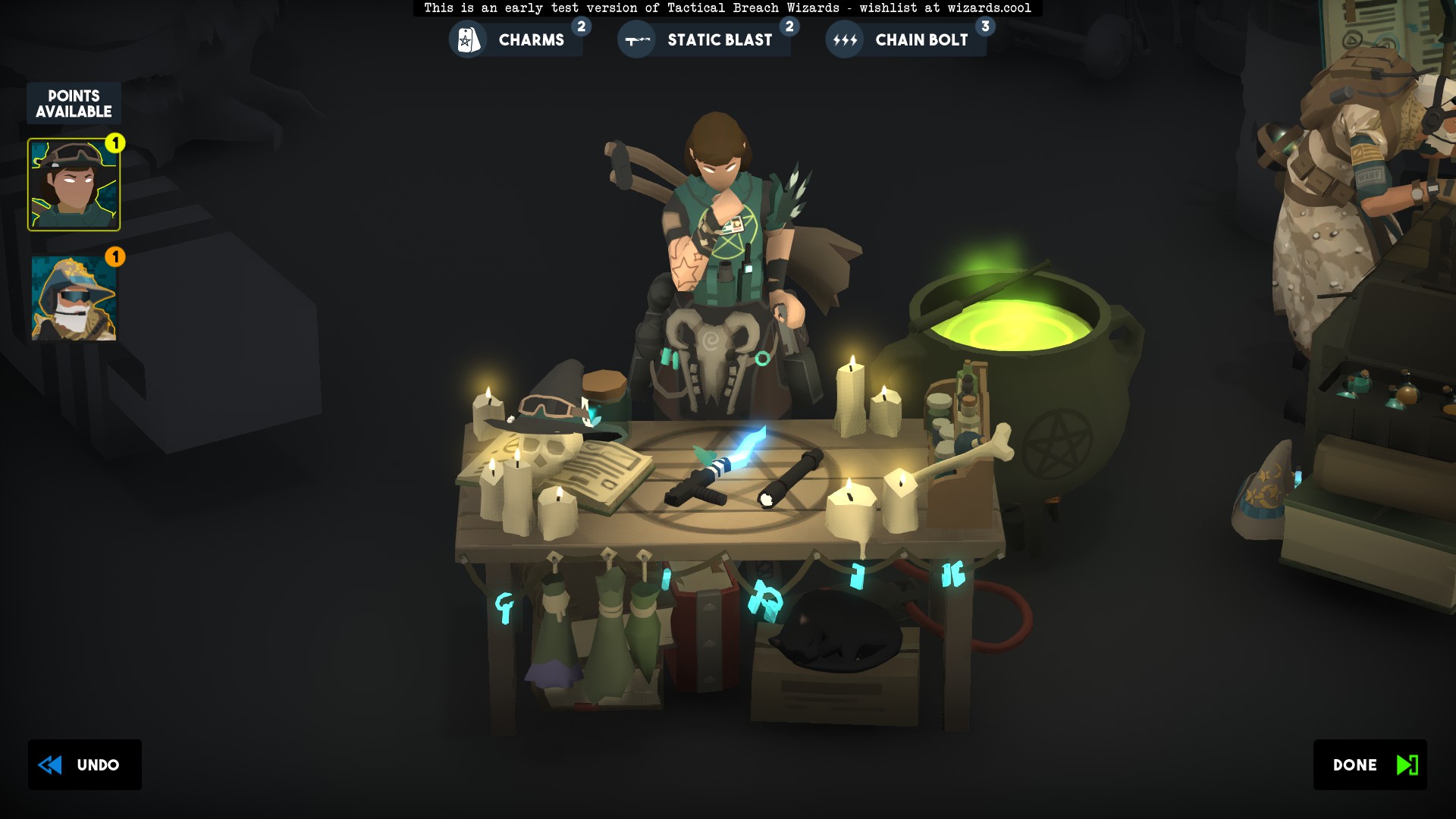Image resolution: width=1456 pixels, height=819 pixels.
Task: Click the POINTS AVAILABLE label
Action: [x=73, y=102]
